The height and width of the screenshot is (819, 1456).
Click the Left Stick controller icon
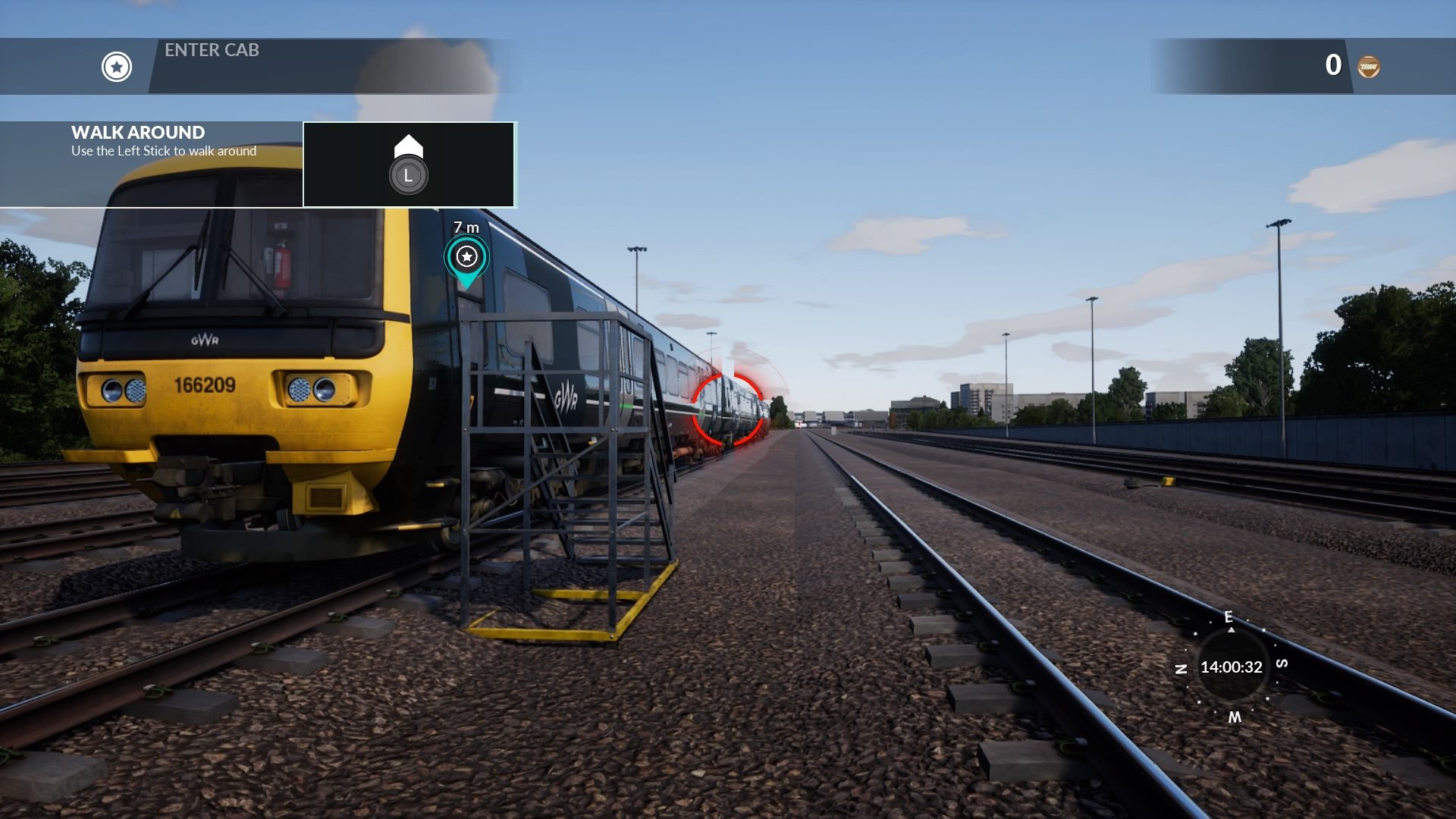point(408,174)
